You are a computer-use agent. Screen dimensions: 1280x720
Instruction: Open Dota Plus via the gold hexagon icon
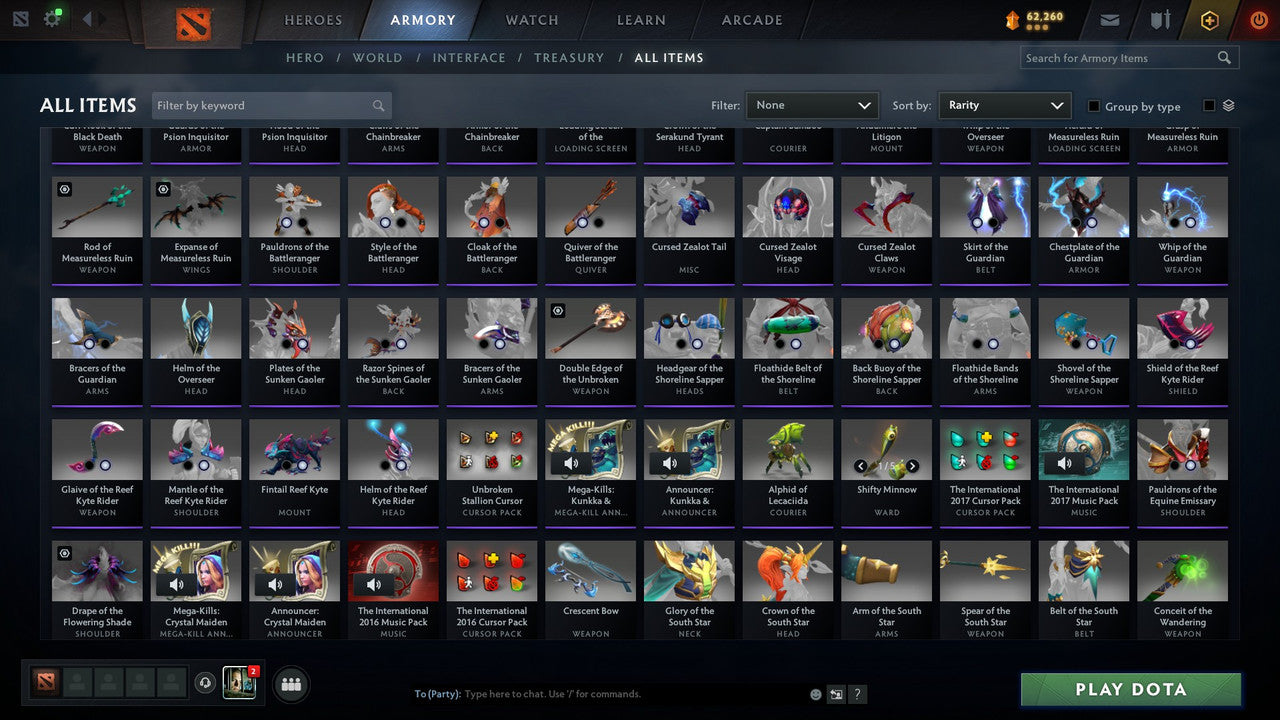point(1209,19)
